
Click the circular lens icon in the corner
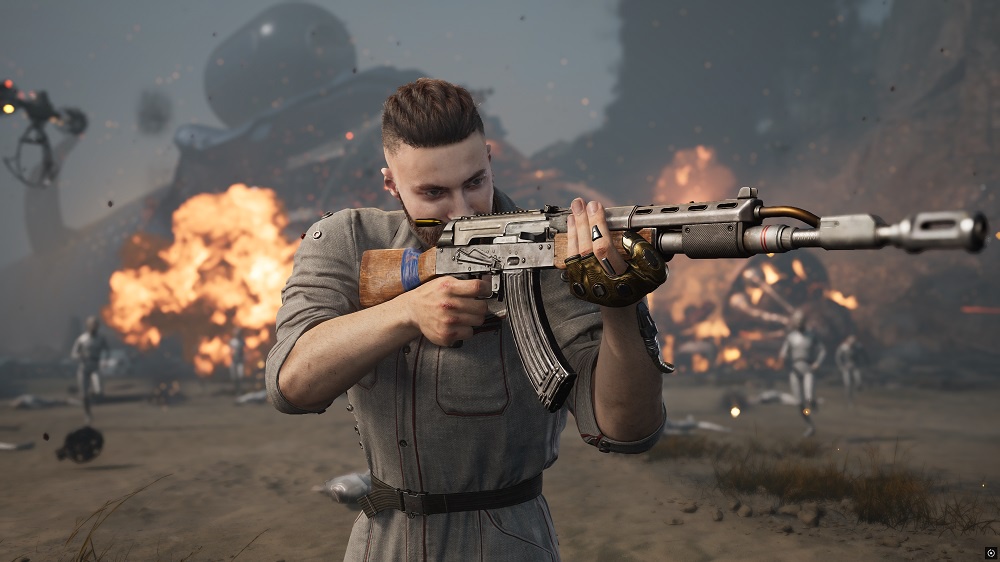coord(990,551)
